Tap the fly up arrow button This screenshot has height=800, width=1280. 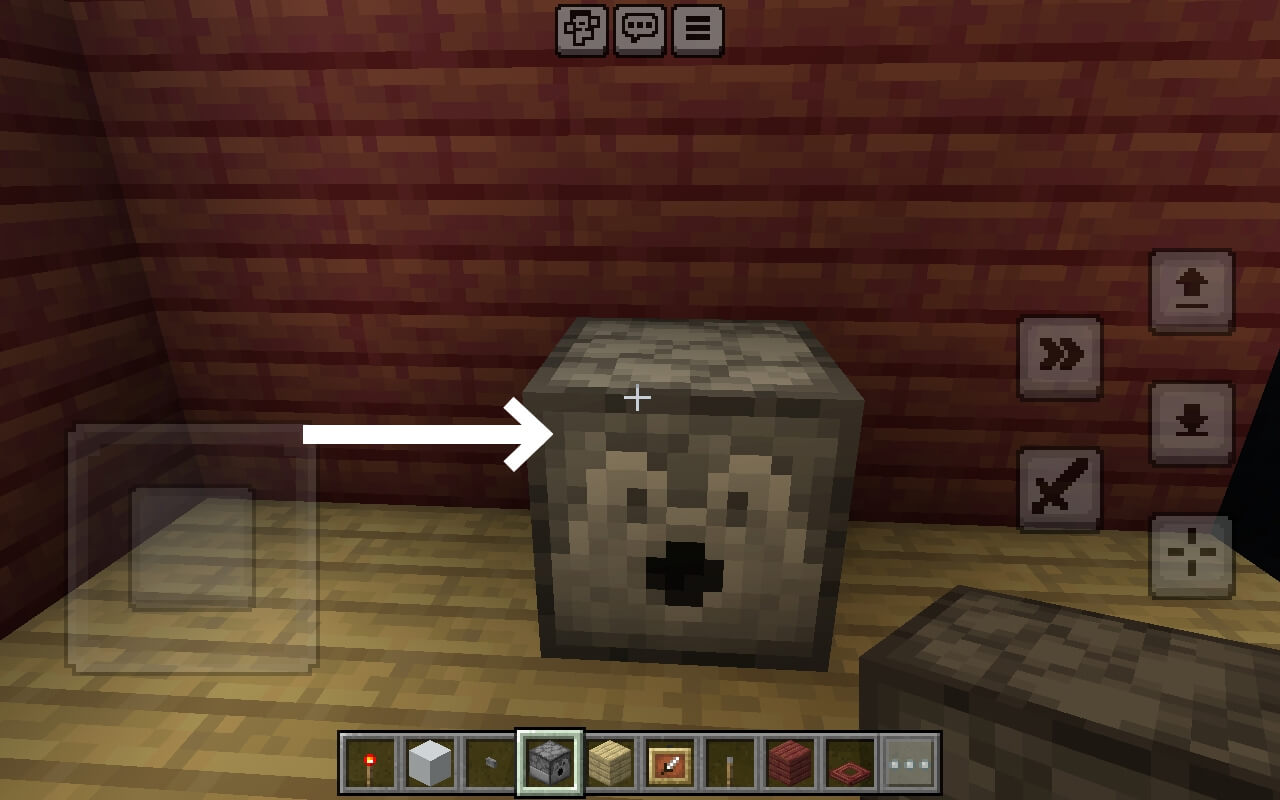coord(1192,291)
